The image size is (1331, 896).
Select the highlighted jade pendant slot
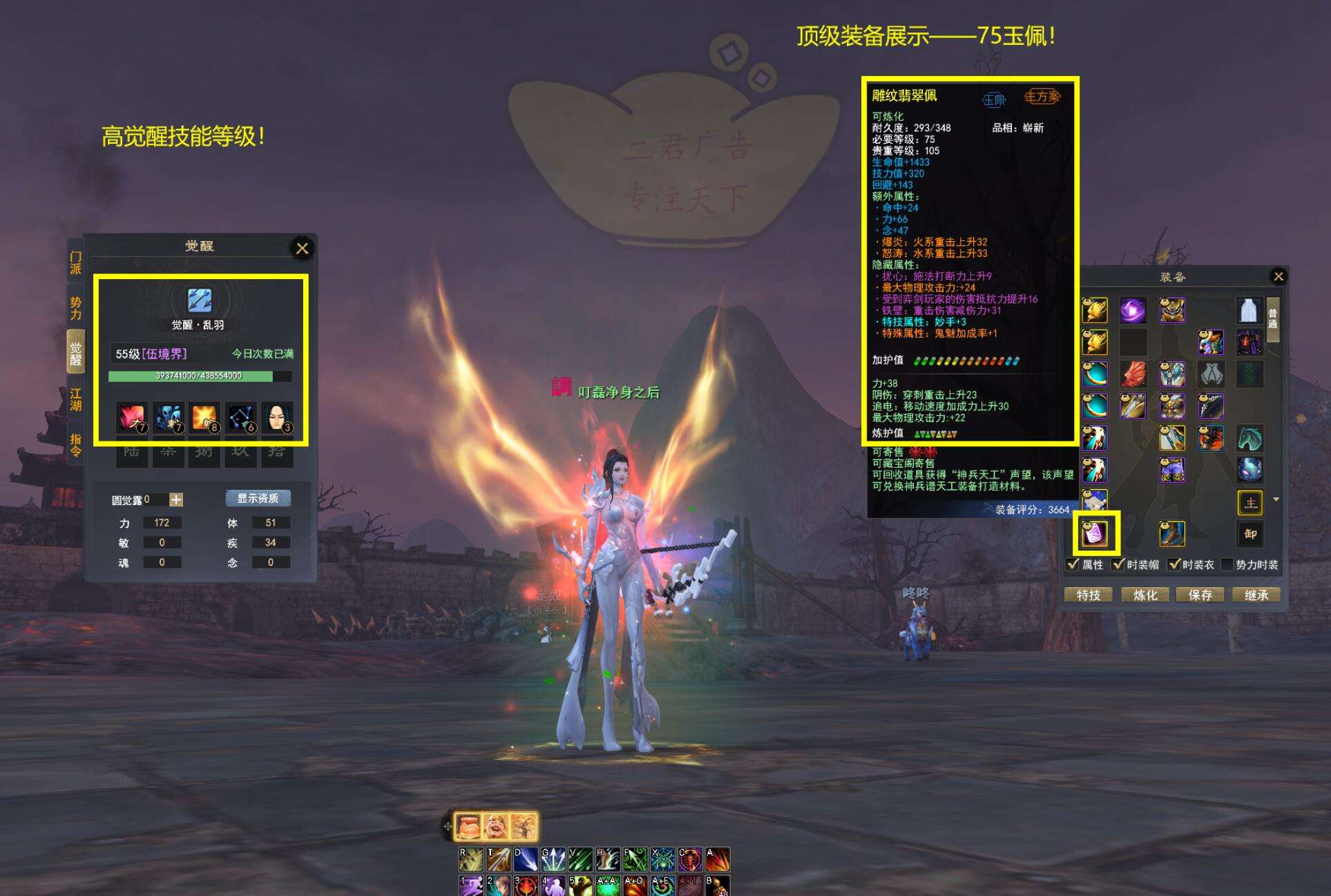[x=1095, y=533]
